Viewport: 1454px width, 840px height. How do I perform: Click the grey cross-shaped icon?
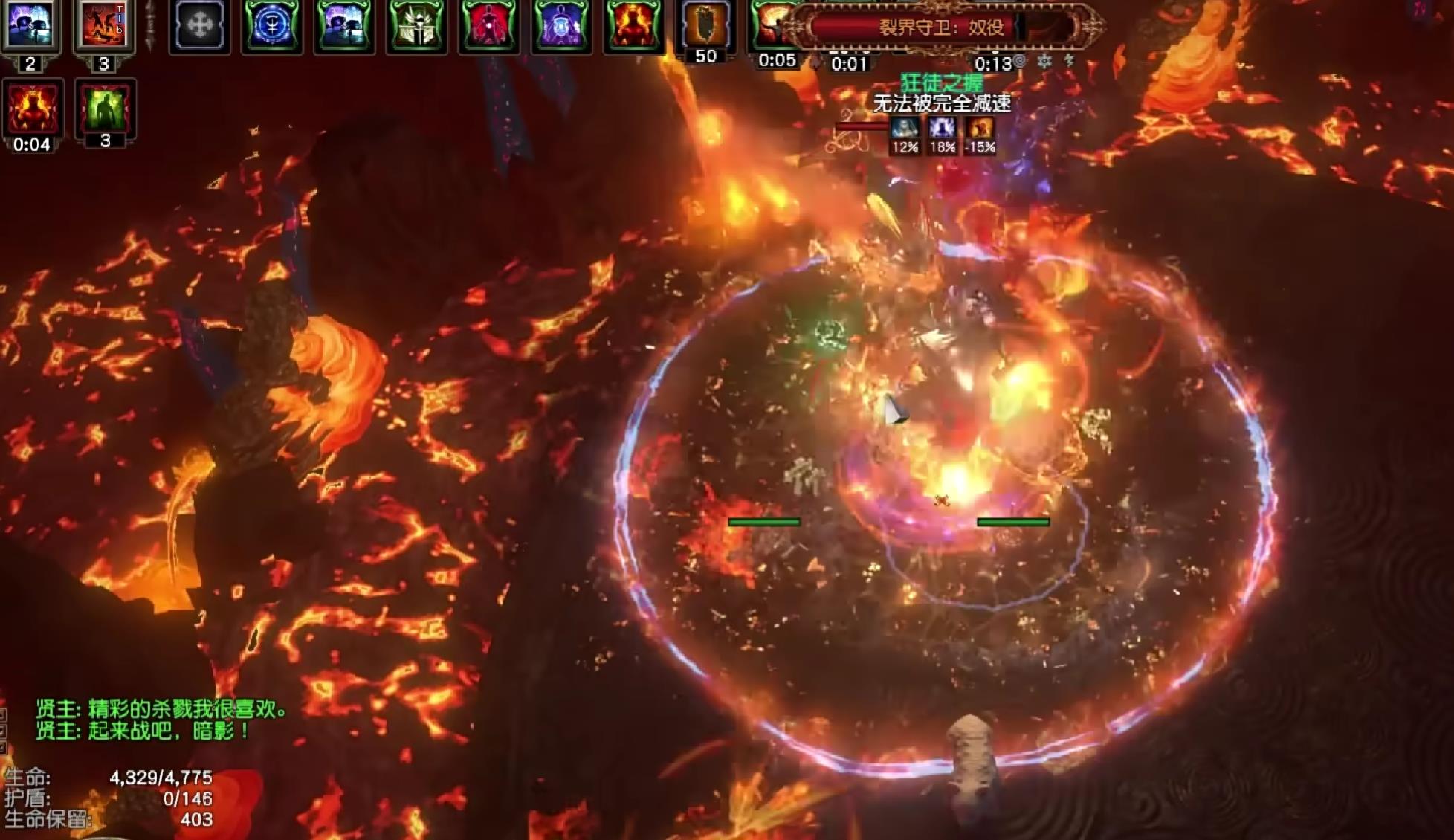200,26
